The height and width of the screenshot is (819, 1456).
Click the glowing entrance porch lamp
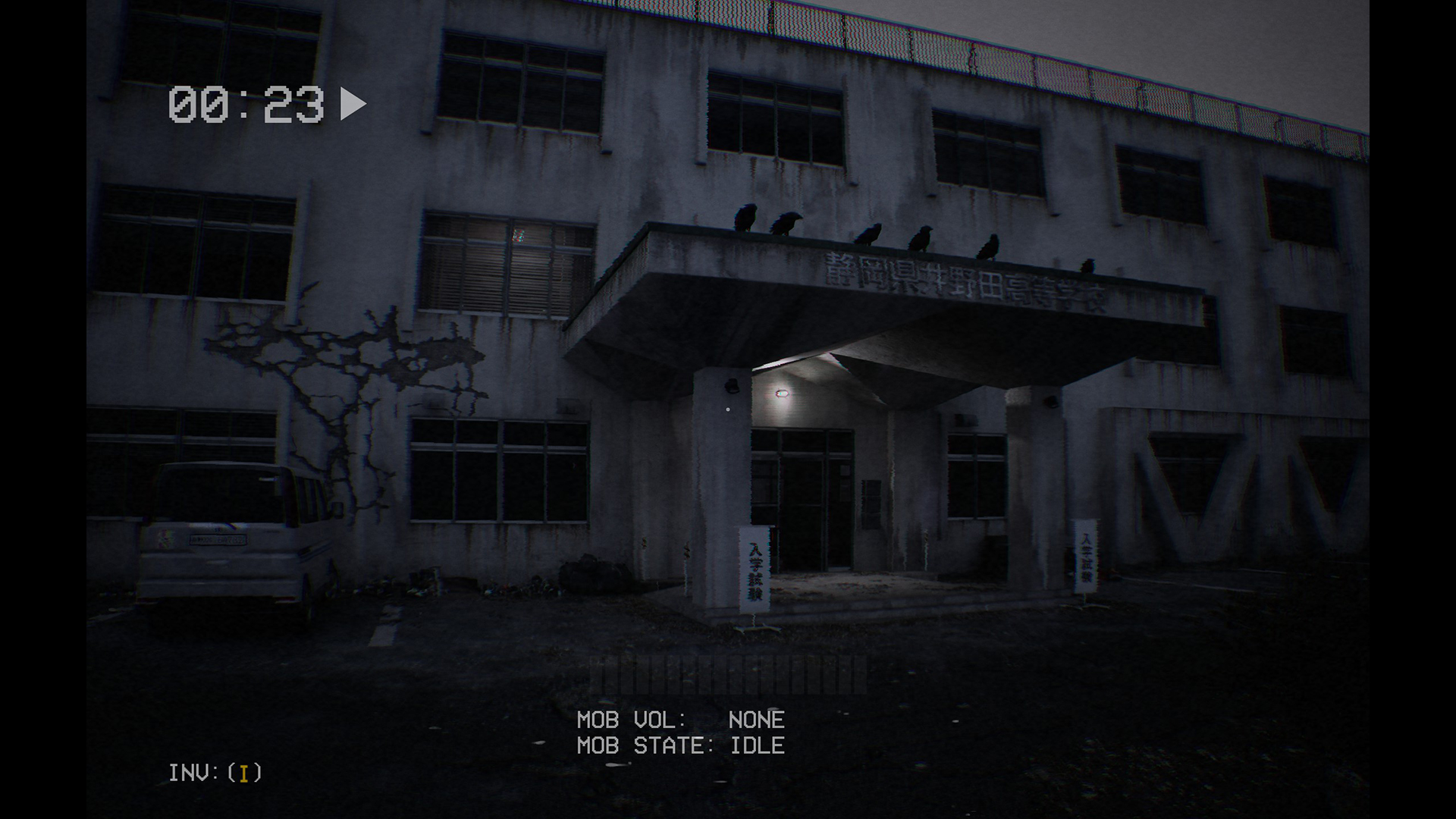coord(782,394)
